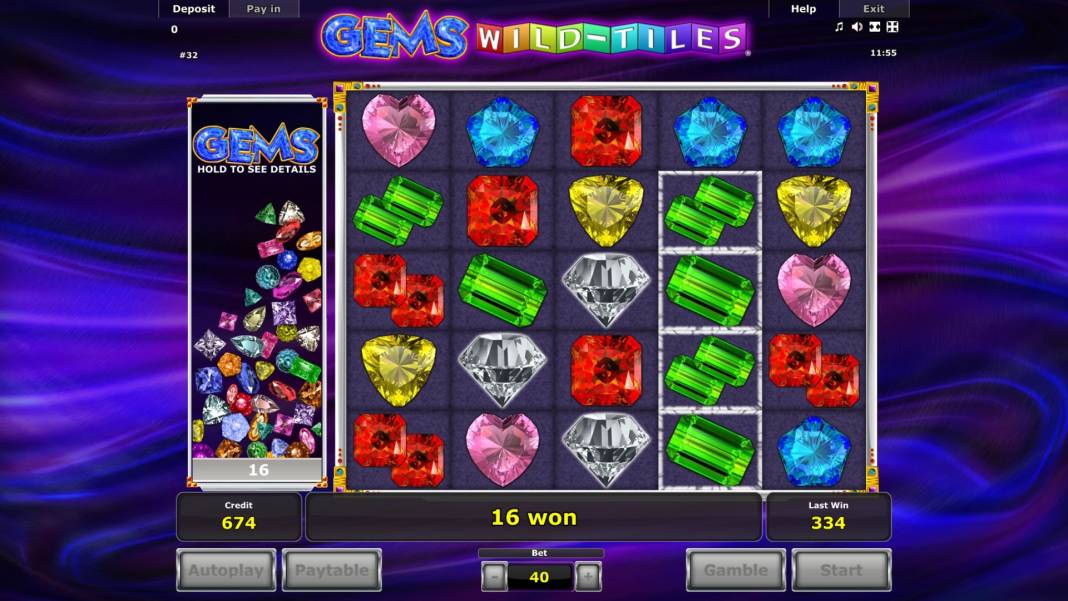Increase the bet with the plus button
Viewport: 1068px width, 601px height.
tap(588, 576)
